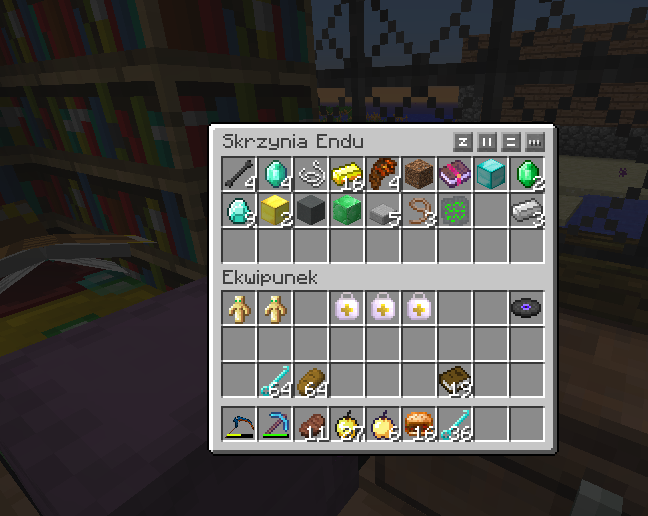This screenshot has height=516, width=648.
Task: Click the horizontal lines sort button
Action: coord(511,141)
